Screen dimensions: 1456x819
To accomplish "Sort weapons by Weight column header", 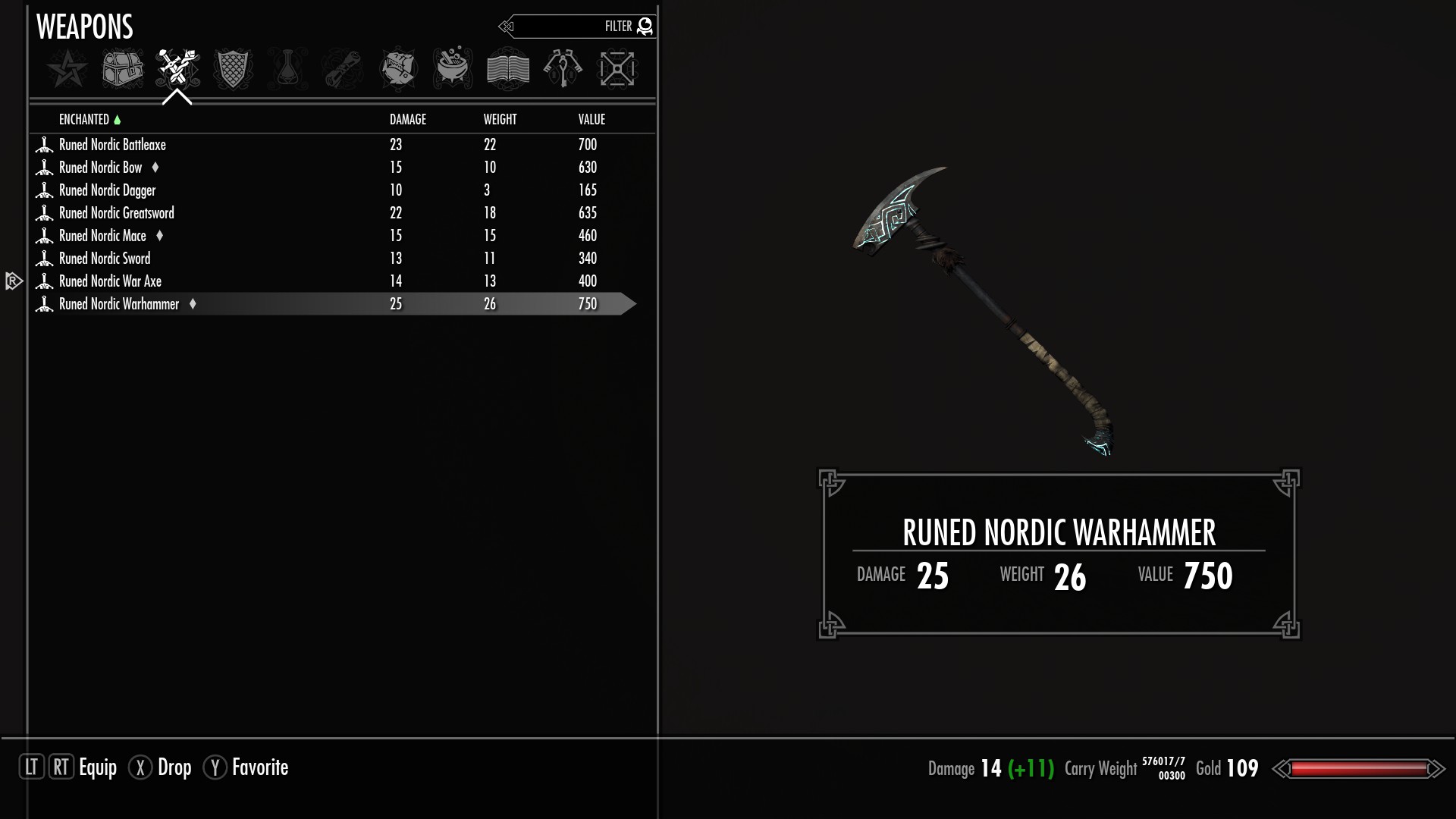I will (500, 120).
